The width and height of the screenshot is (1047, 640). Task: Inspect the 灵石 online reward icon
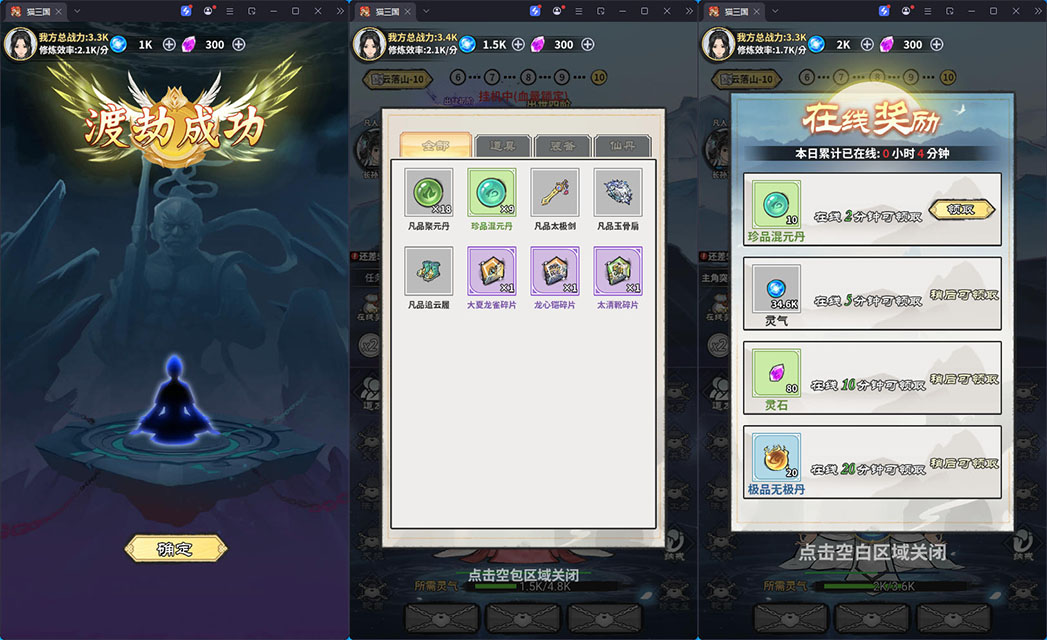(x=776, y=373)
